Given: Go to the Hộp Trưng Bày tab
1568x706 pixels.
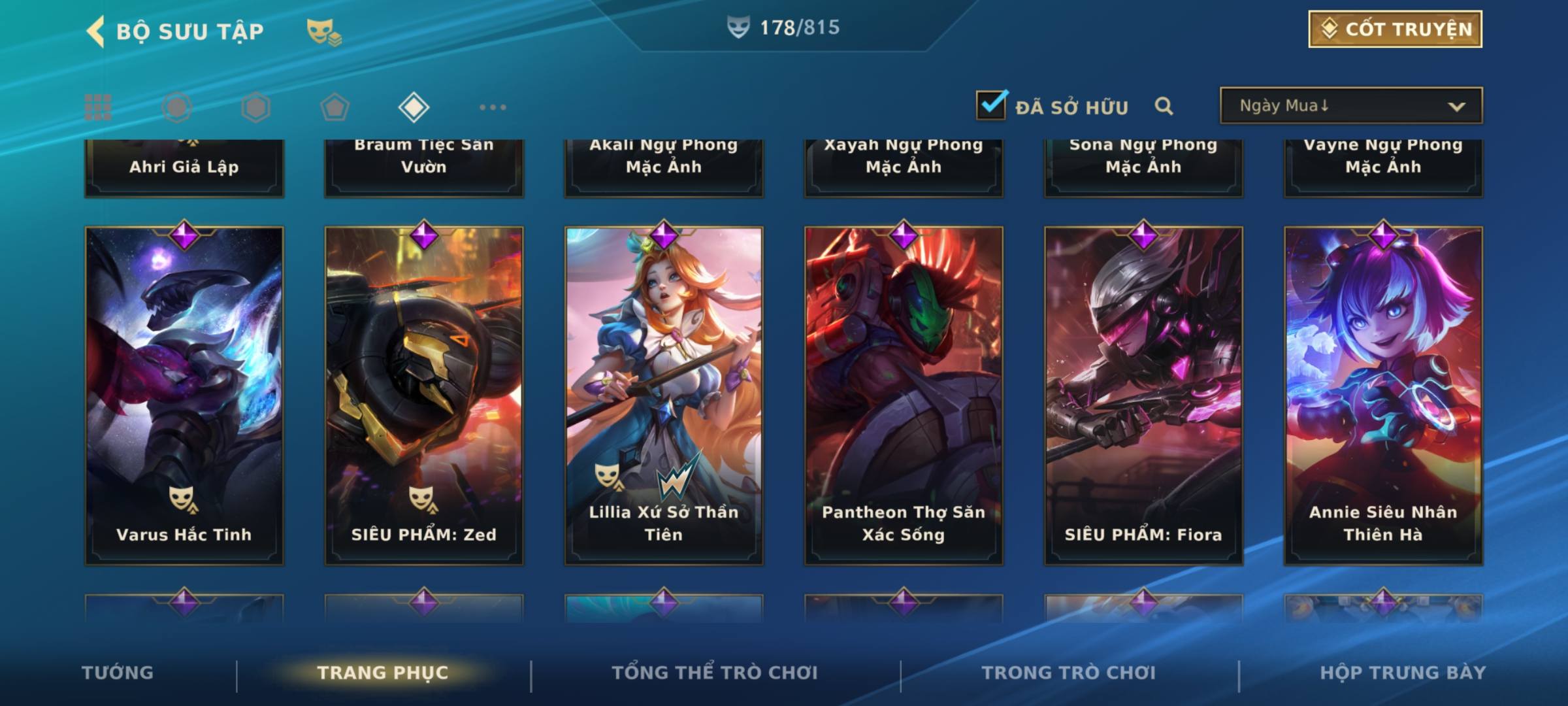Looking at the screenshot, I should click(1403, 673).
